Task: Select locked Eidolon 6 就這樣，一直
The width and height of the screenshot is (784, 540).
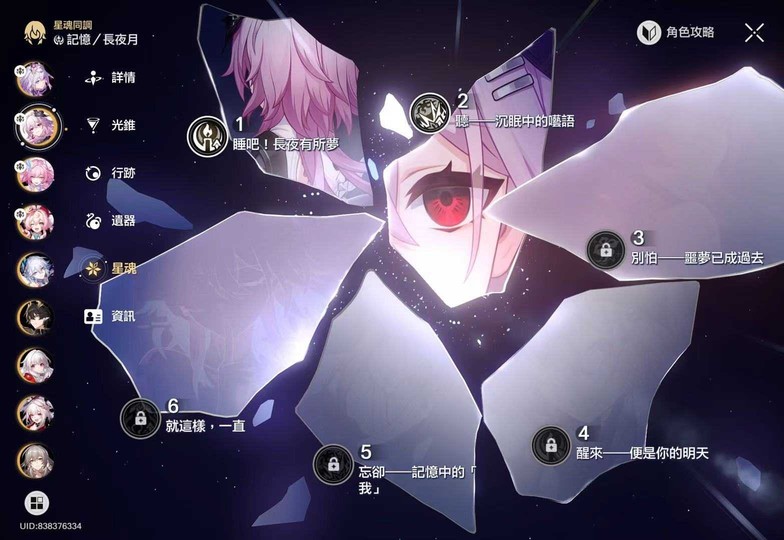Action: (x=140, y=417)
